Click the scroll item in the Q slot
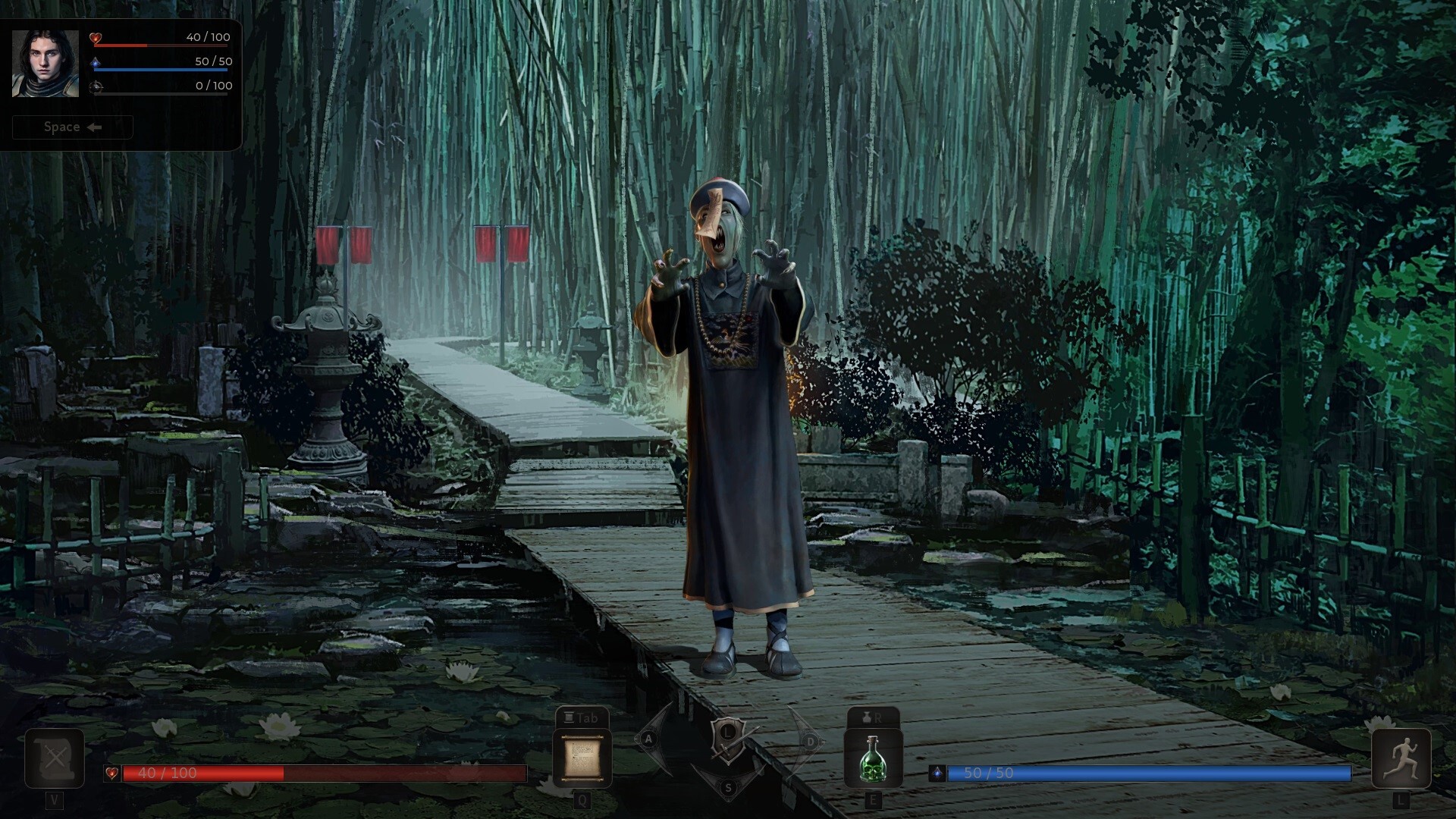 582,758
